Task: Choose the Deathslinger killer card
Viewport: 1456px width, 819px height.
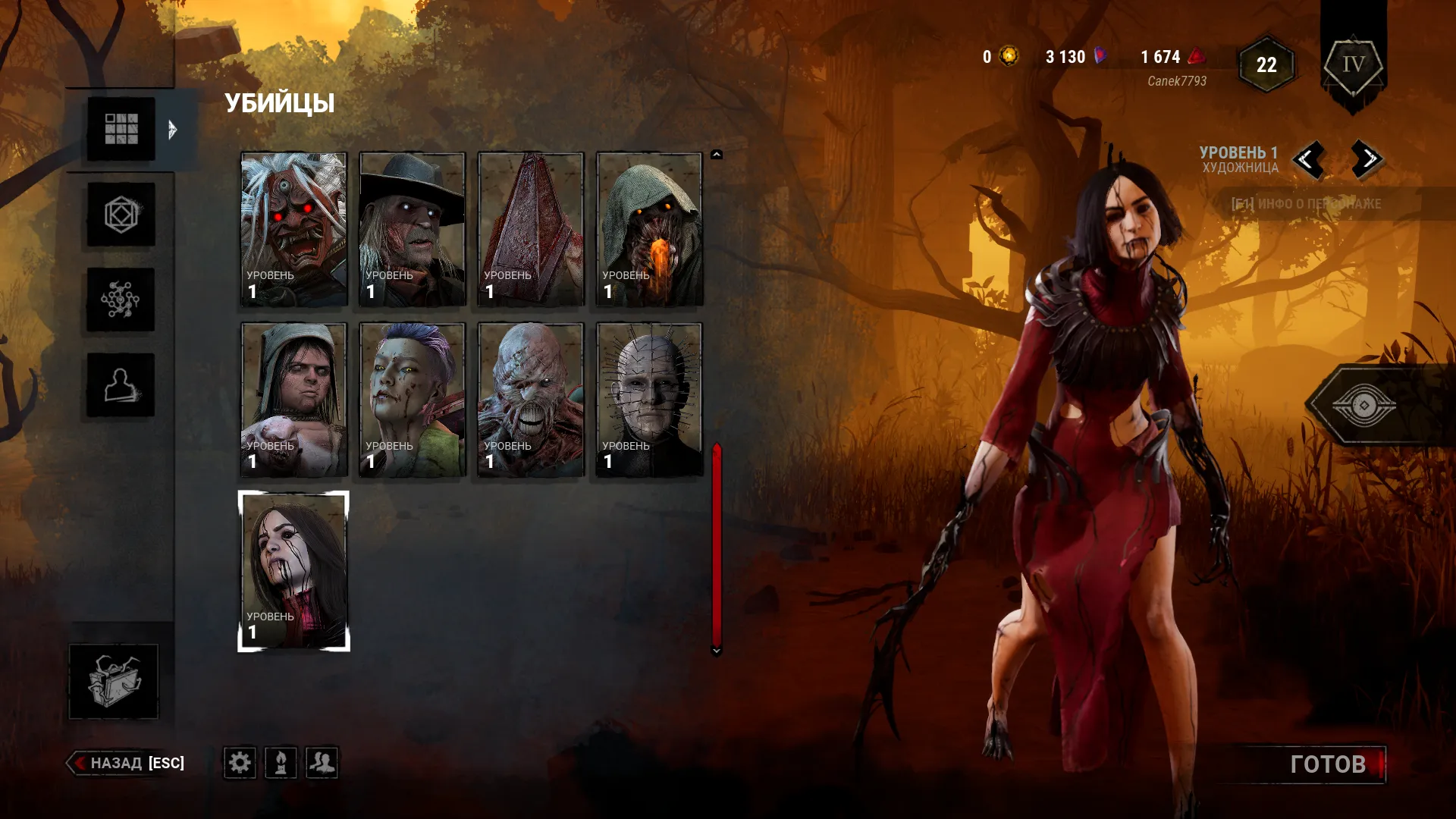Action: (412, 229)
